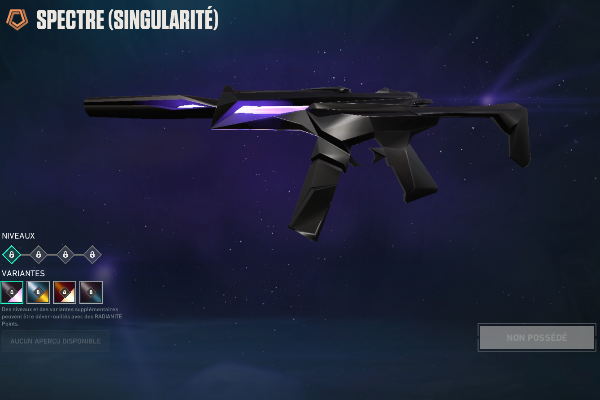600x400 pixels.
Task: Choose the last level diamond under Niveaux
Action: pyautogui.click(x=92, y=255)
